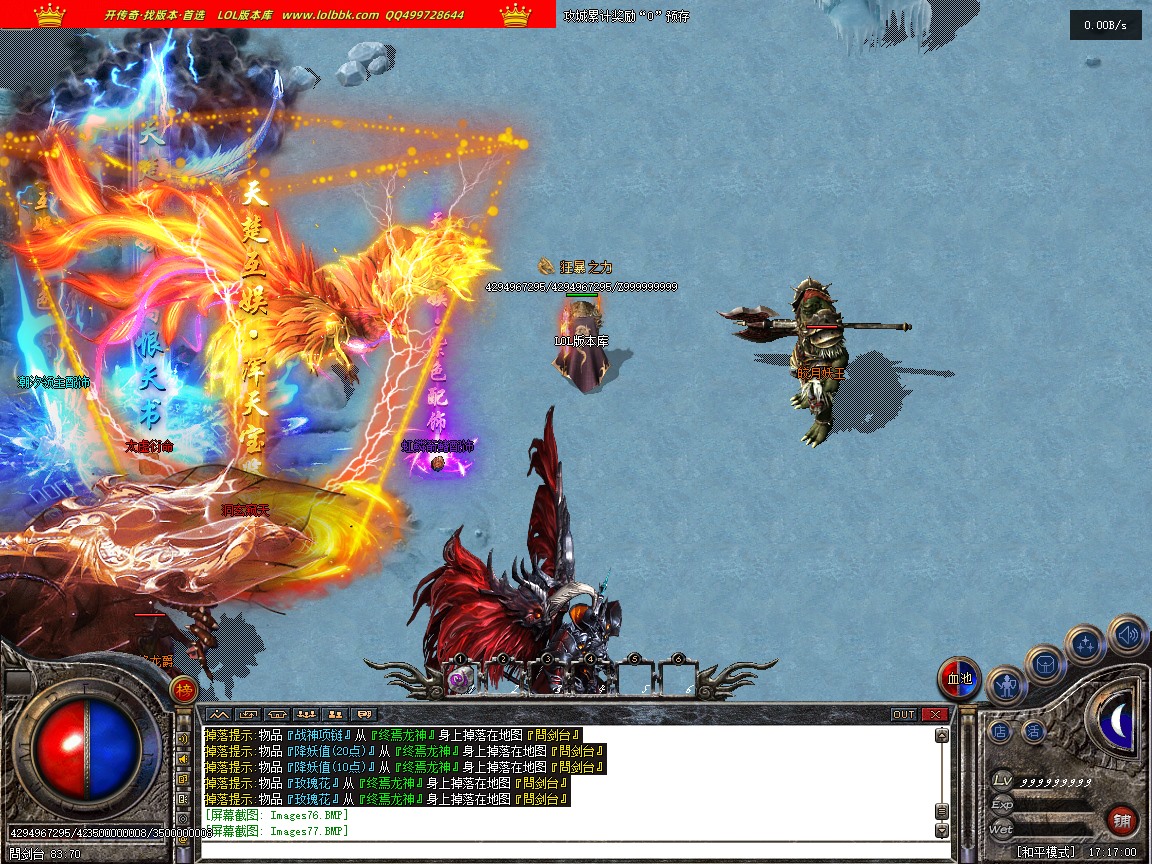Toggle the 和平模式 attack mode label
Image resolution: width=1152 pixels, height=864 pixels.
1046,852
